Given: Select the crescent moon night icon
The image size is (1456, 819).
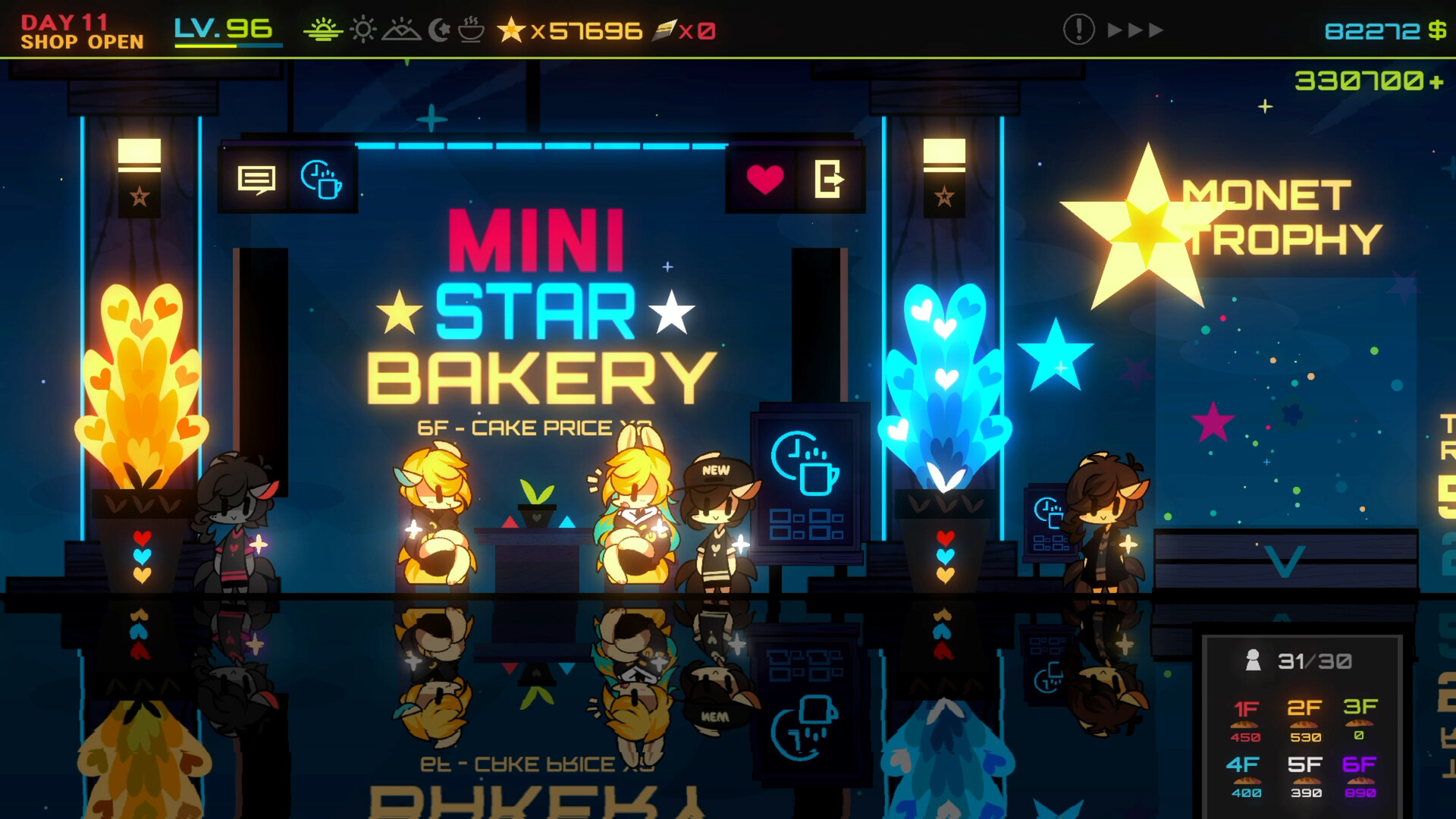Looking at the screenshot, I should pos(439,30).
